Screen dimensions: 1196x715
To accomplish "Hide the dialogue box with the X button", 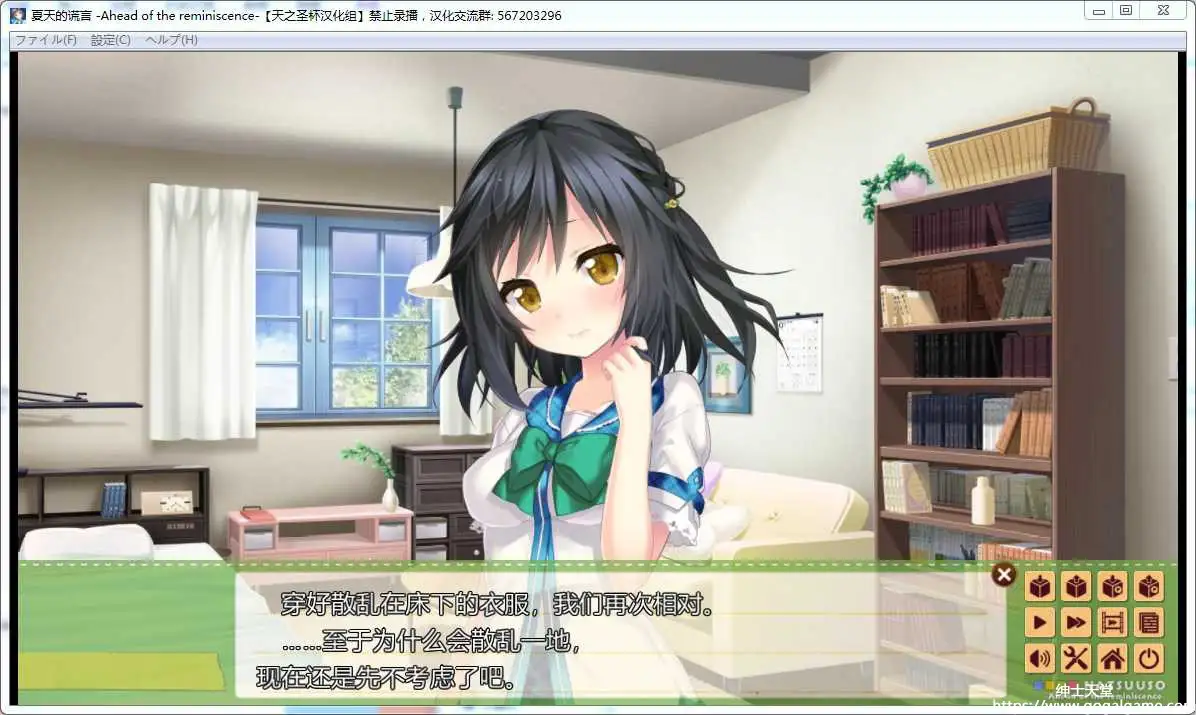I will point(1003,574).
